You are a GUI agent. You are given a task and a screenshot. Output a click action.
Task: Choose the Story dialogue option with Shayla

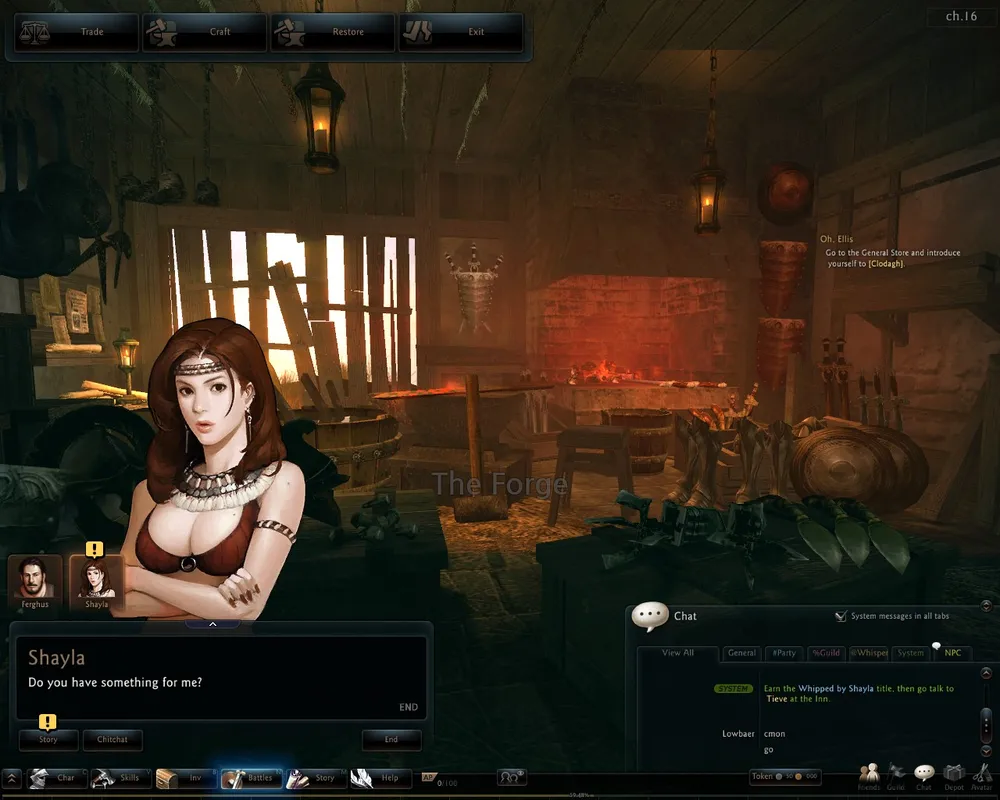(48, 740)
